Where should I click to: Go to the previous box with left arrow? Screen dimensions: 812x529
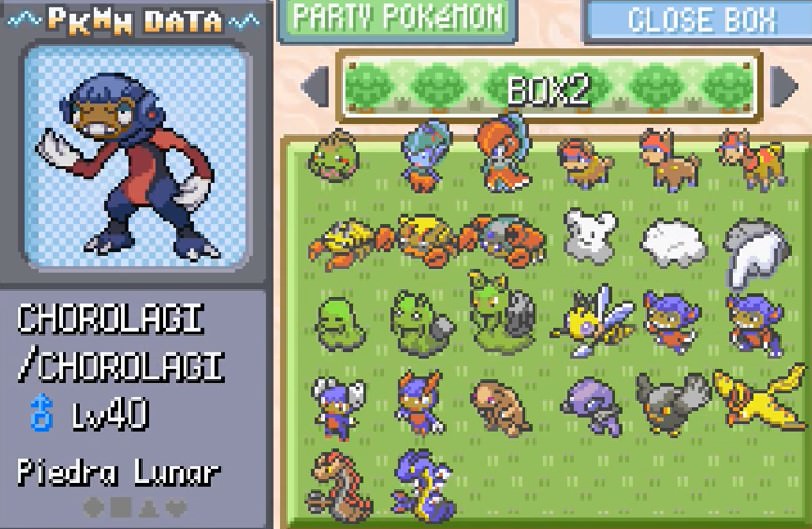coord(315,87)
